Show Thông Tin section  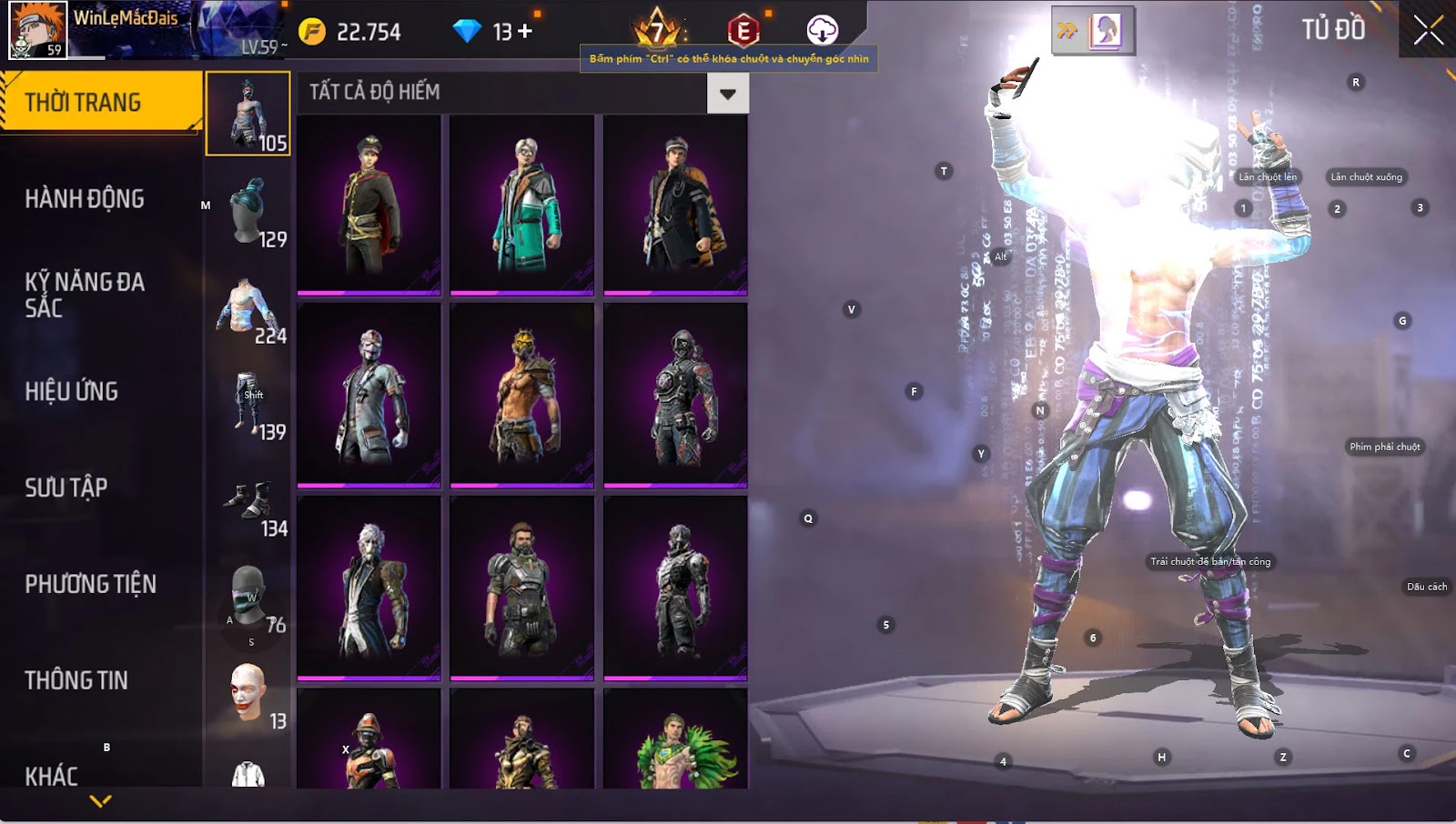tap(76, 680)
